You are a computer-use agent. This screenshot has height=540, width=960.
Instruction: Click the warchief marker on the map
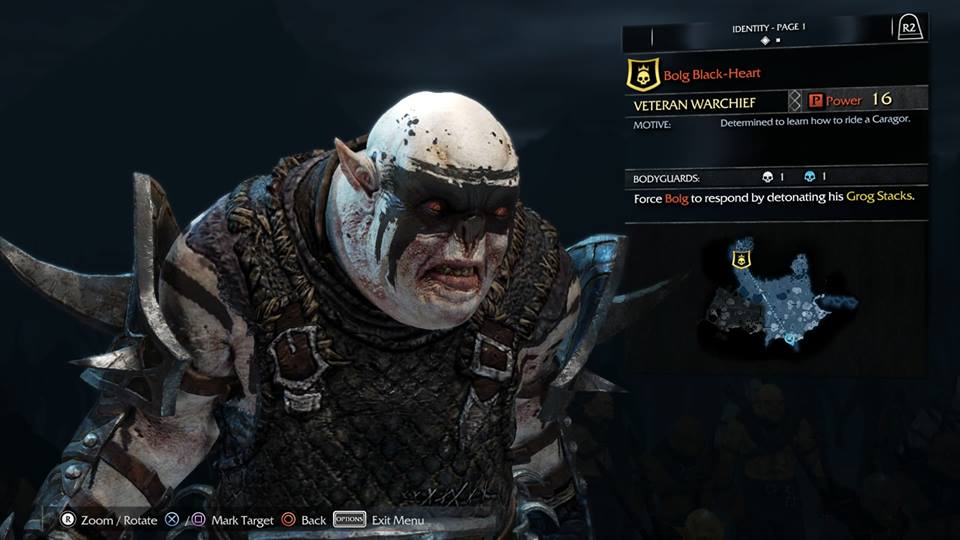[741, 260]
